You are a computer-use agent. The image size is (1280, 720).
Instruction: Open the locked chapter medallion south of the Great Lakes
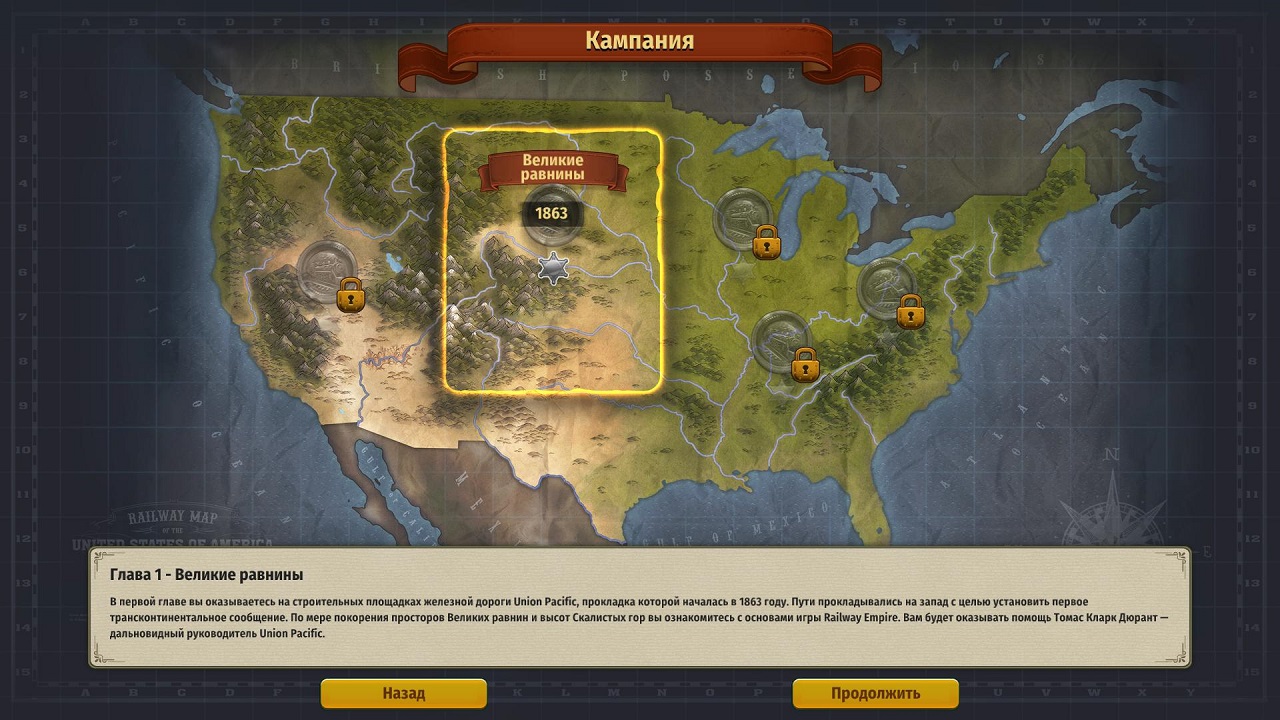click(781, 341)
